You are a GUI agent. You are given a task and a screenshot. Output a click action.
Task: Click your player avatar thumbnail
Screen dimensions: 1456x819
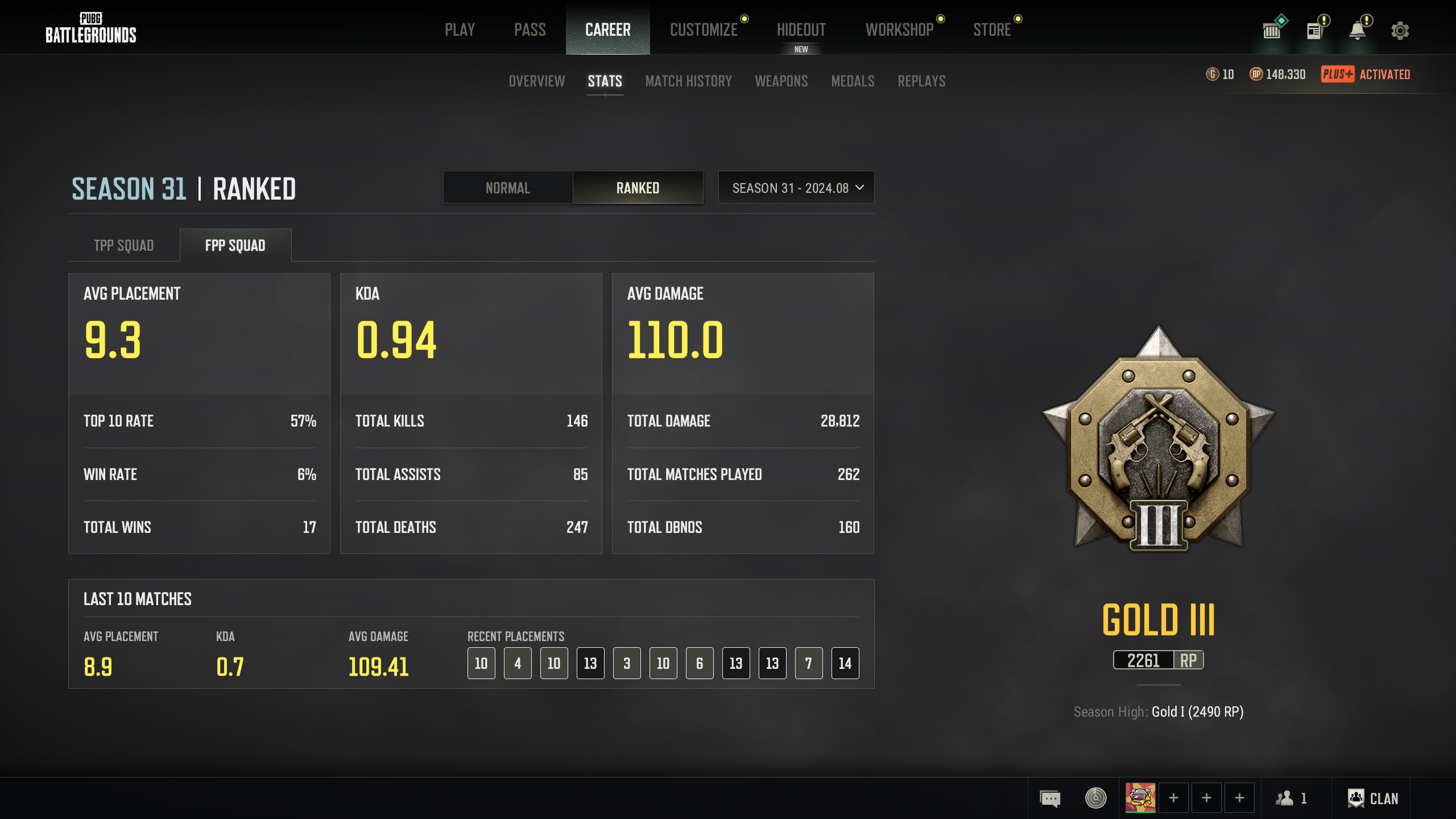click(1140, 798)
